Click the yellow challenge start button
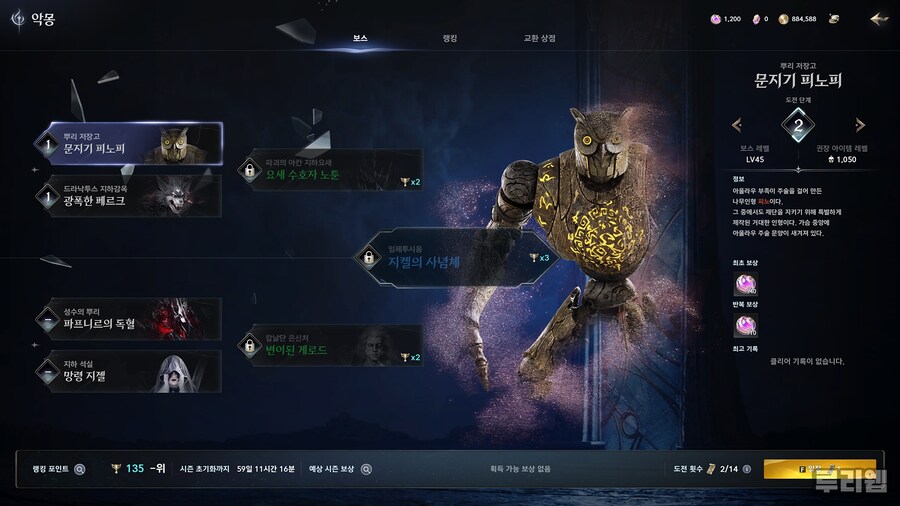The image size is (900, 506). [x=819, y=468]
